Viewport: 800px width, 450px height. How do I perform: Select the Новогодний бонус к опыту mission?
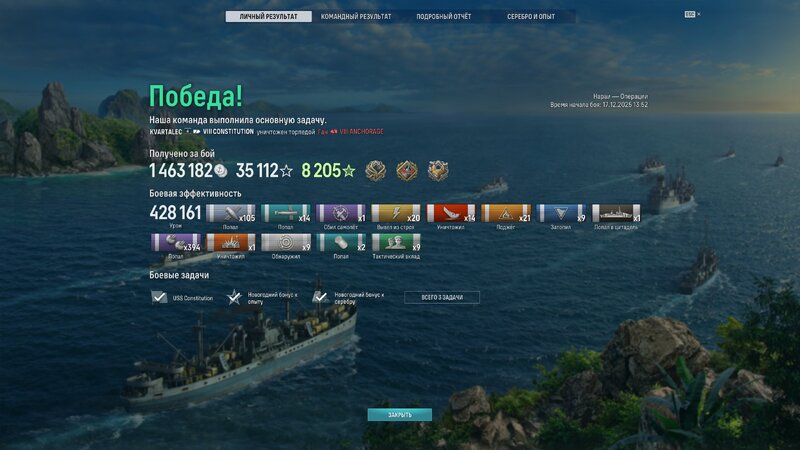click(258, 297)
